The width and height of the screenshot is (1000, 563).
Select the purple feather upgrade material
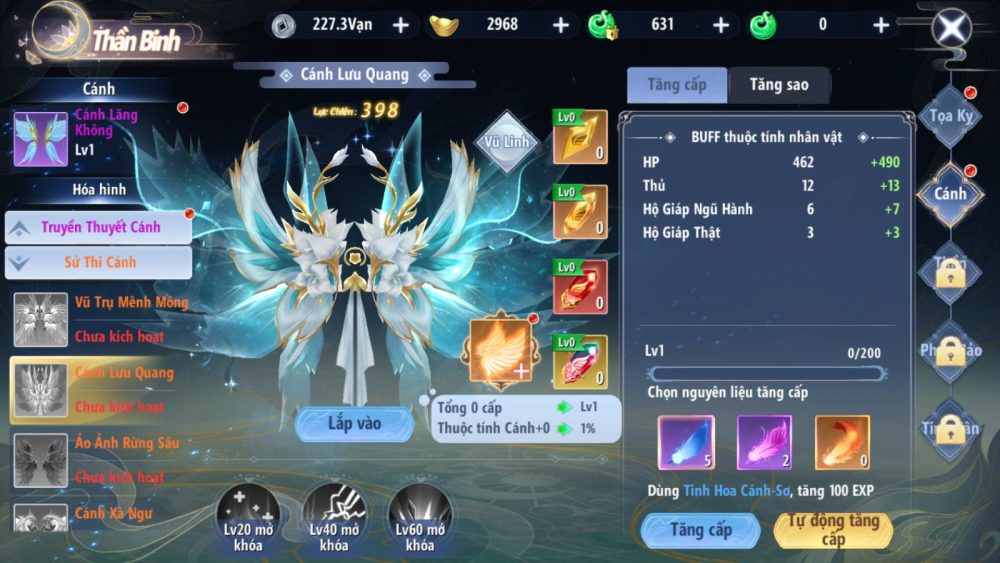(x=764, y=442)
